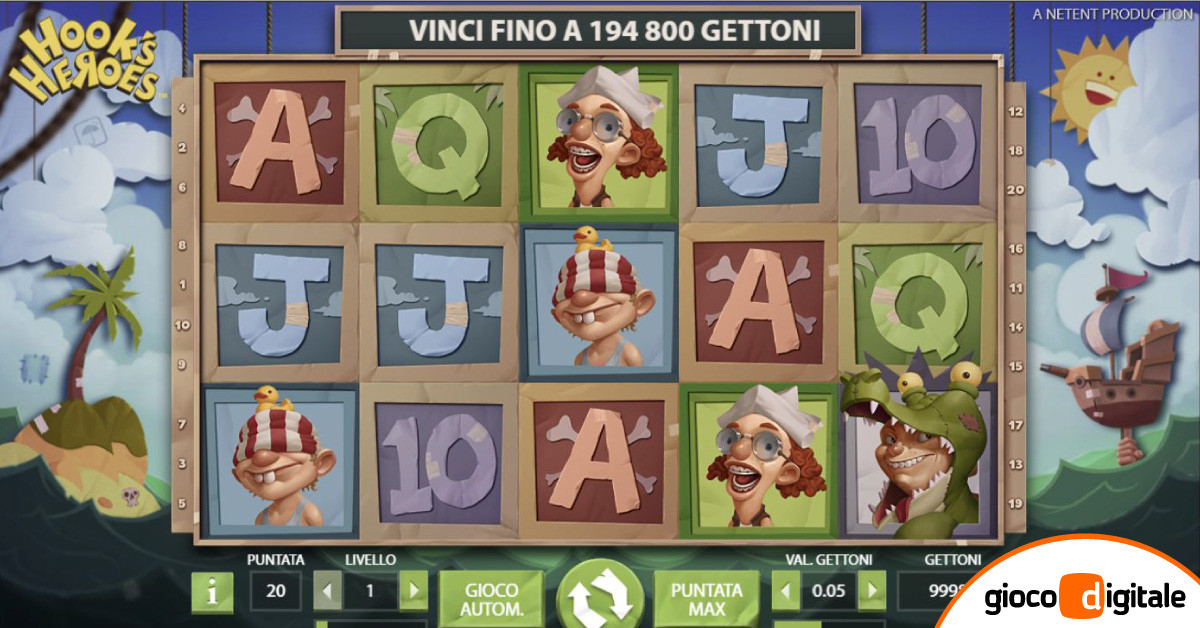
Task: Decrease the bet level
Action: pos(327,591)
